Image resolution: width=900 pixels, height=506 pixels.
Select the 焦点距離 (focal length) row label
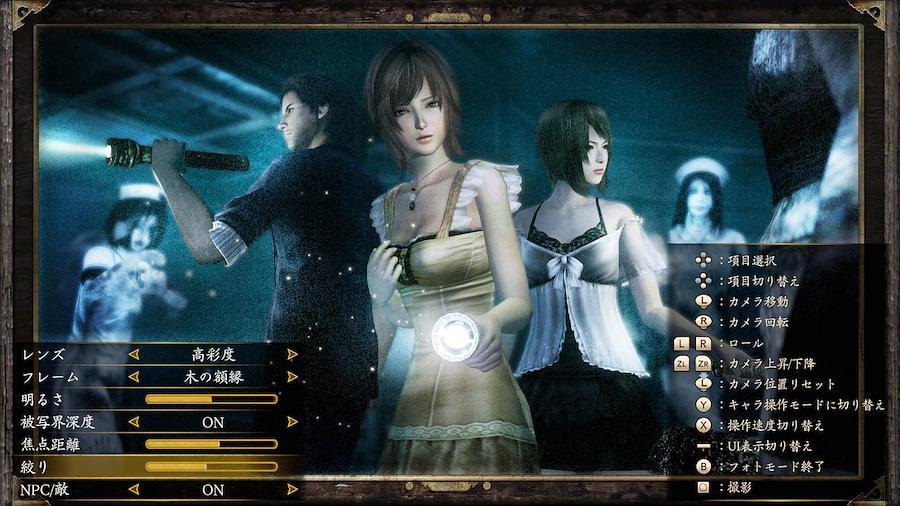[x=49, y=444]
